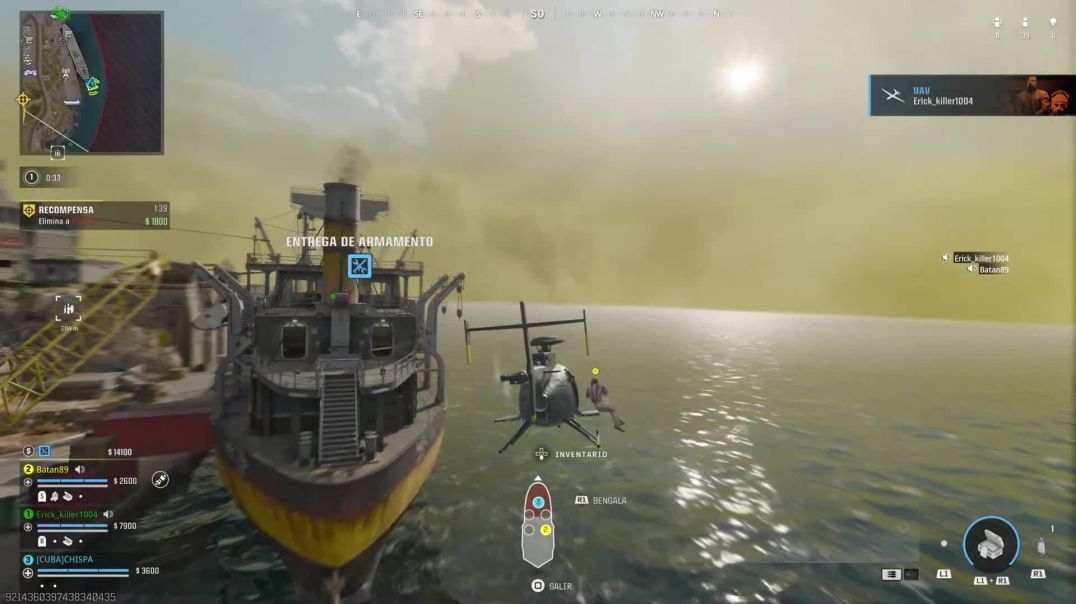Select squad member Batan89 in the squad list
The height and width of the screenshot is (604, 1076).
(53, 469)
